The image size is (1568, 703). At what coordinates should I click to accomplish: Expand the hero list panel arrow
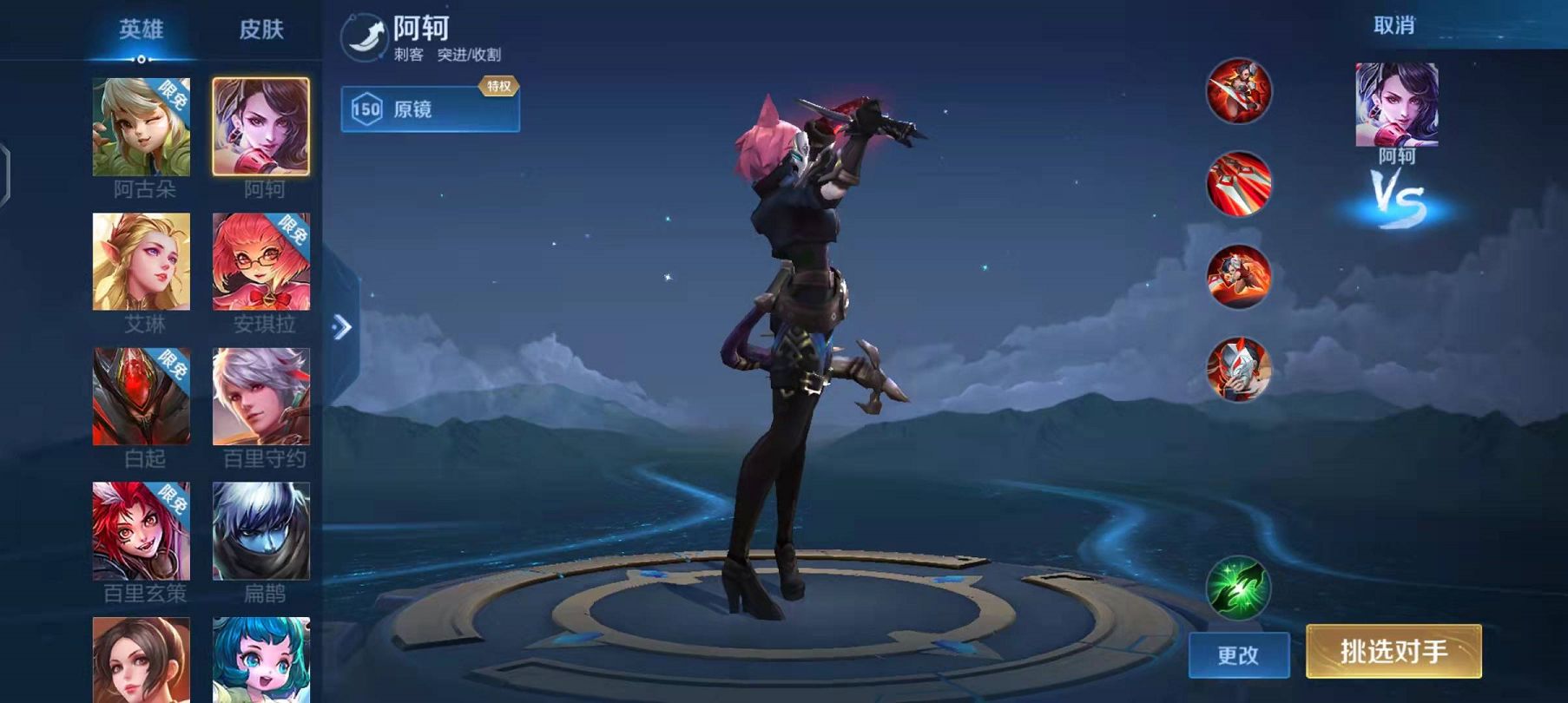pos(342,327)
